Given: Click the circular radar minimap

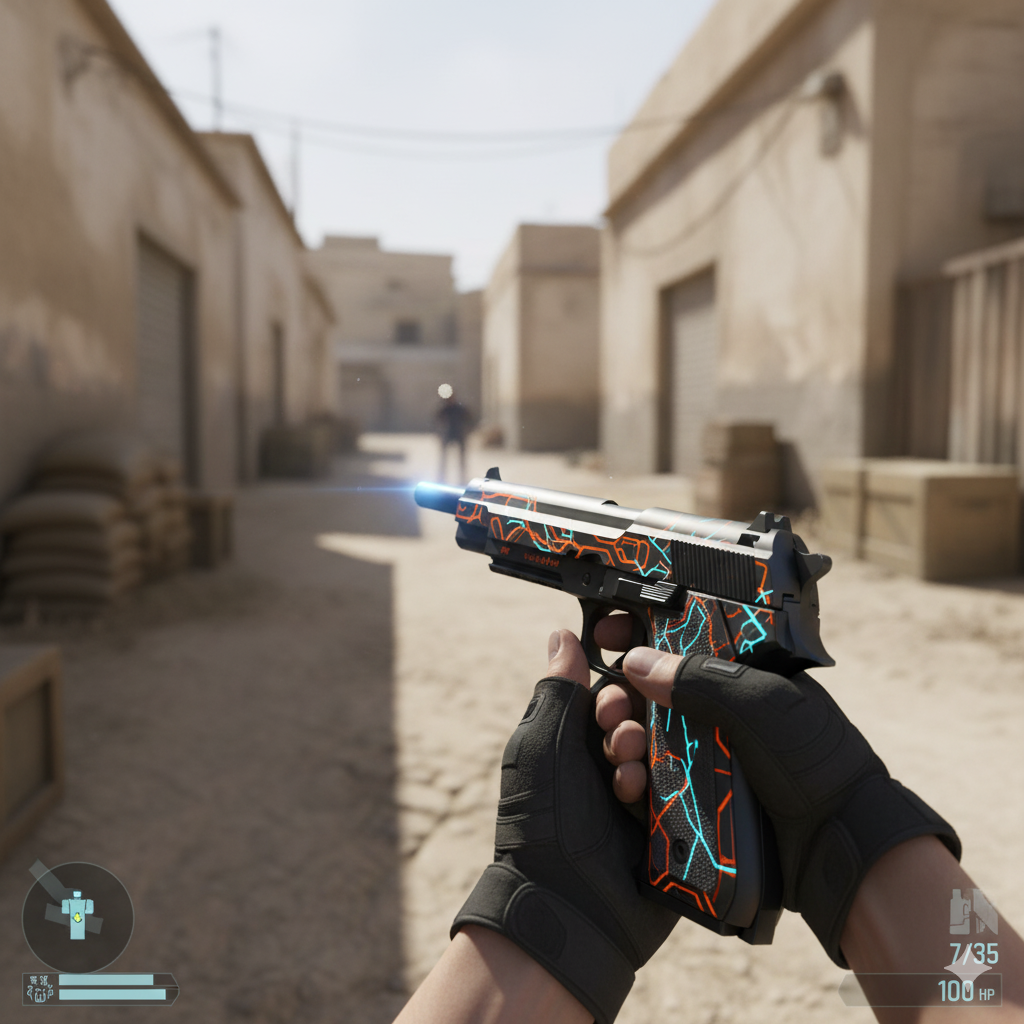Looking at the screenshot, I should [x=77, y=916].
